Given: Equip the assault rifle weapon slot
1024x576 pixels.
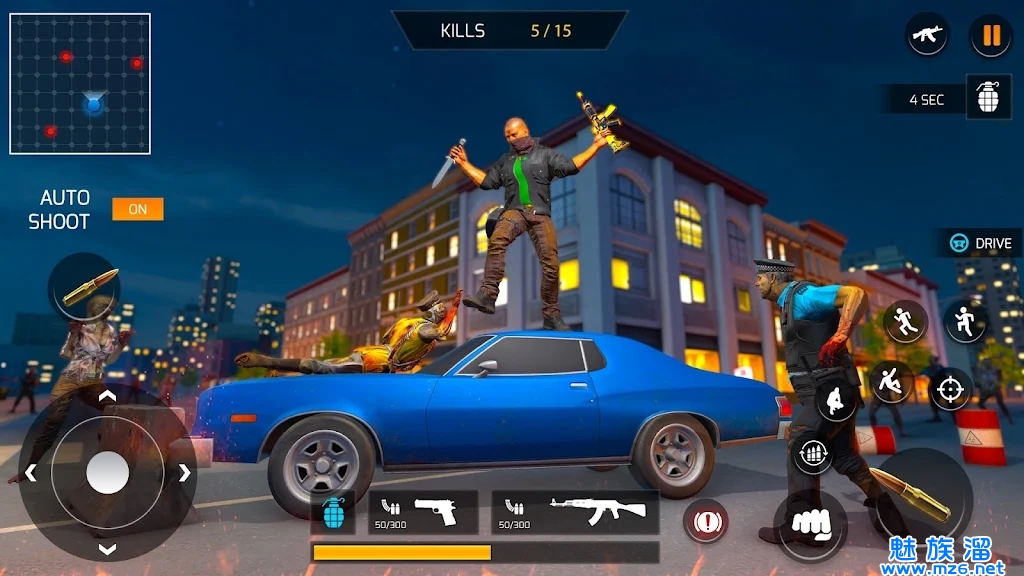Looking at the screenshot, I should [575, 512].
